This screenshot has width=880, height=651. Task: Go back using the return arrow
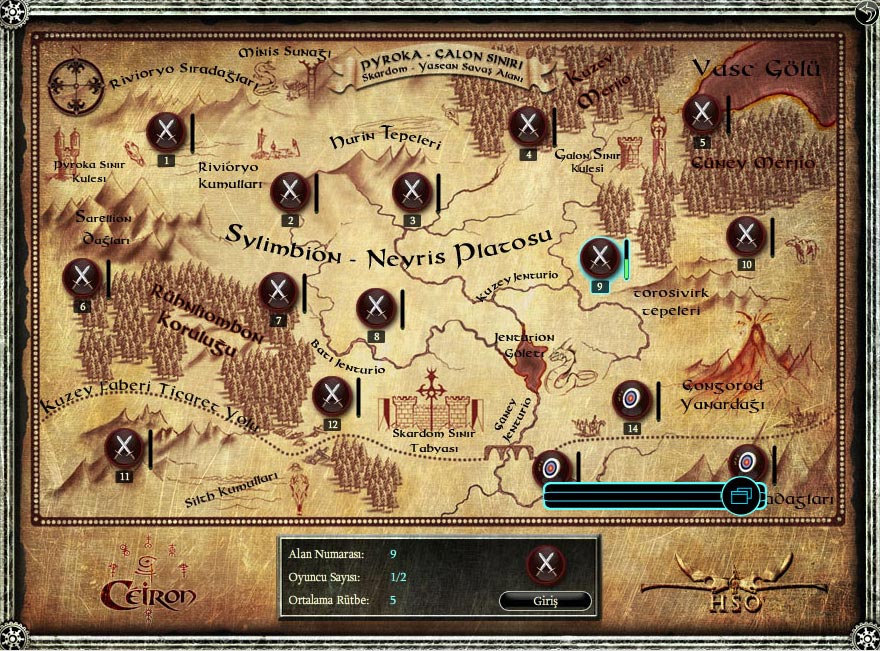point(866,12)
